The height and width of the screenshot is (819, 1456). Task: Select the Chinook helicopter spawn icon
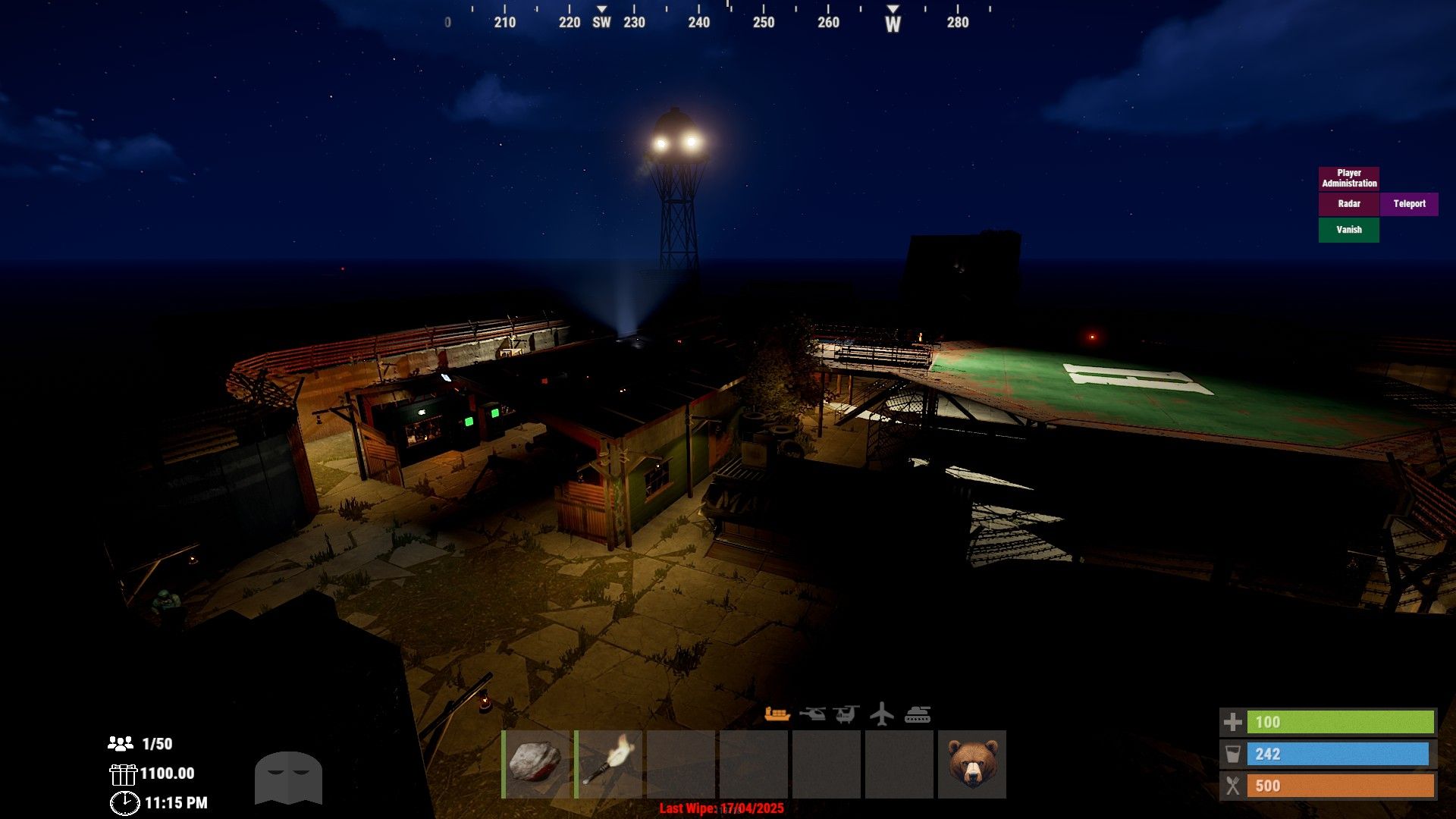point(846,713)
